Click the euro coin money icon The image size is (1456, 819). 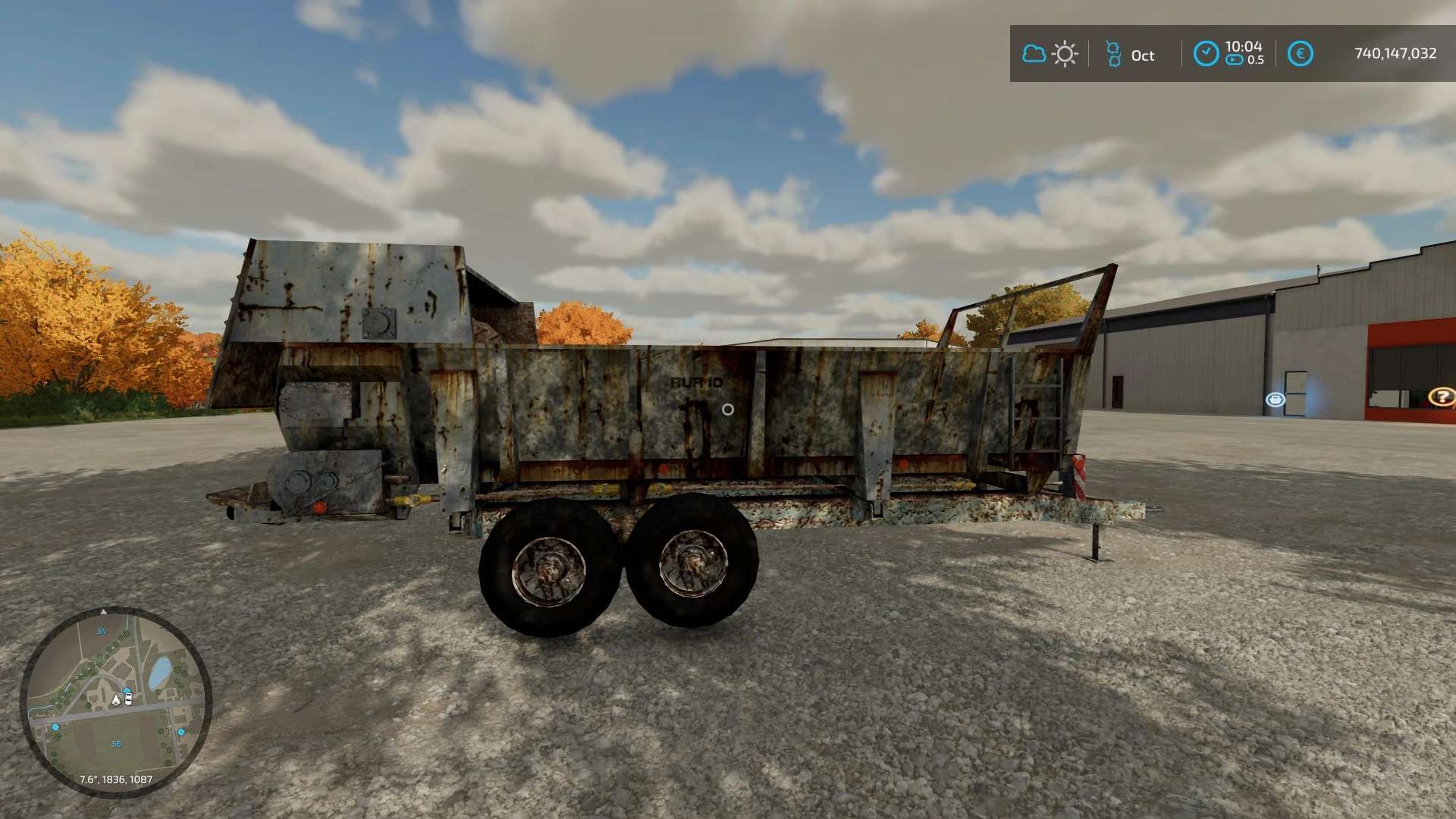point(1300,54)
